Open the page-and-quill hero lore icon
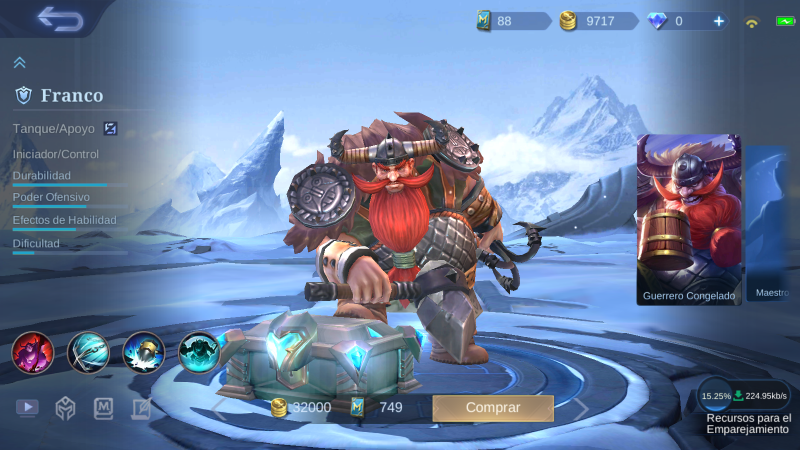 (x=141, y=407)
